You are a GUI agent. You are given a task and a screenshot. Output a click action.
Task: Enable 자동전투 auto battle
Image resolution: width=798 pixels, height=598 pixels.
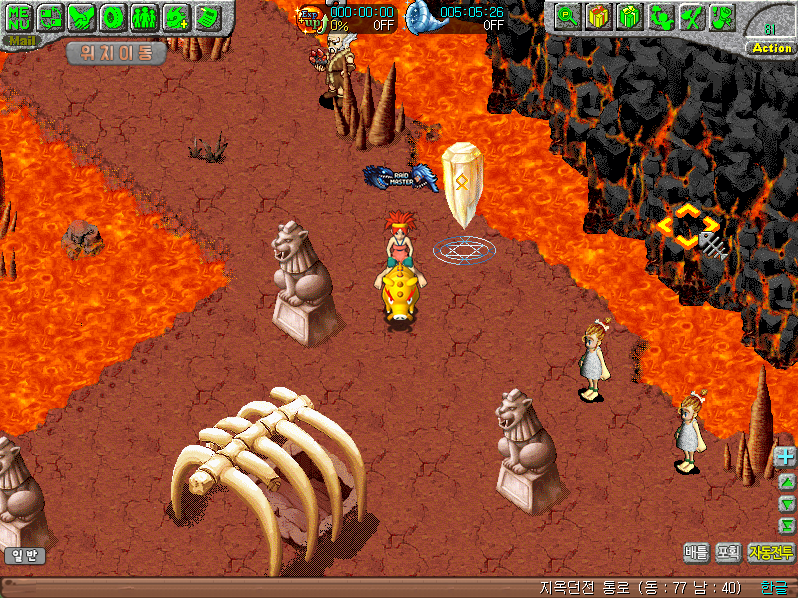coord(770,552)
